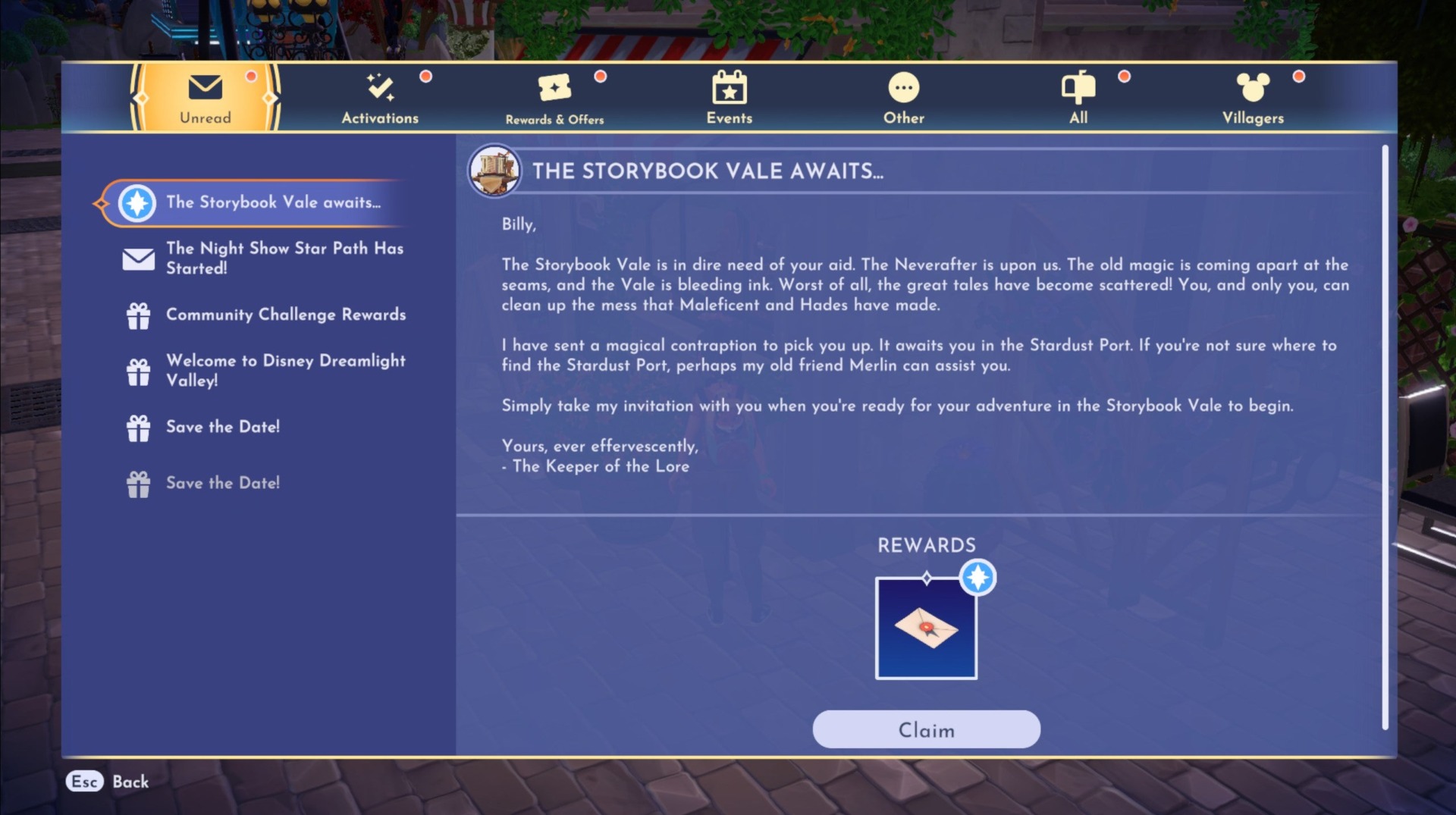
Task: Open the Events calendar icon
Action: pyautogui.click(x=729, y=89)
